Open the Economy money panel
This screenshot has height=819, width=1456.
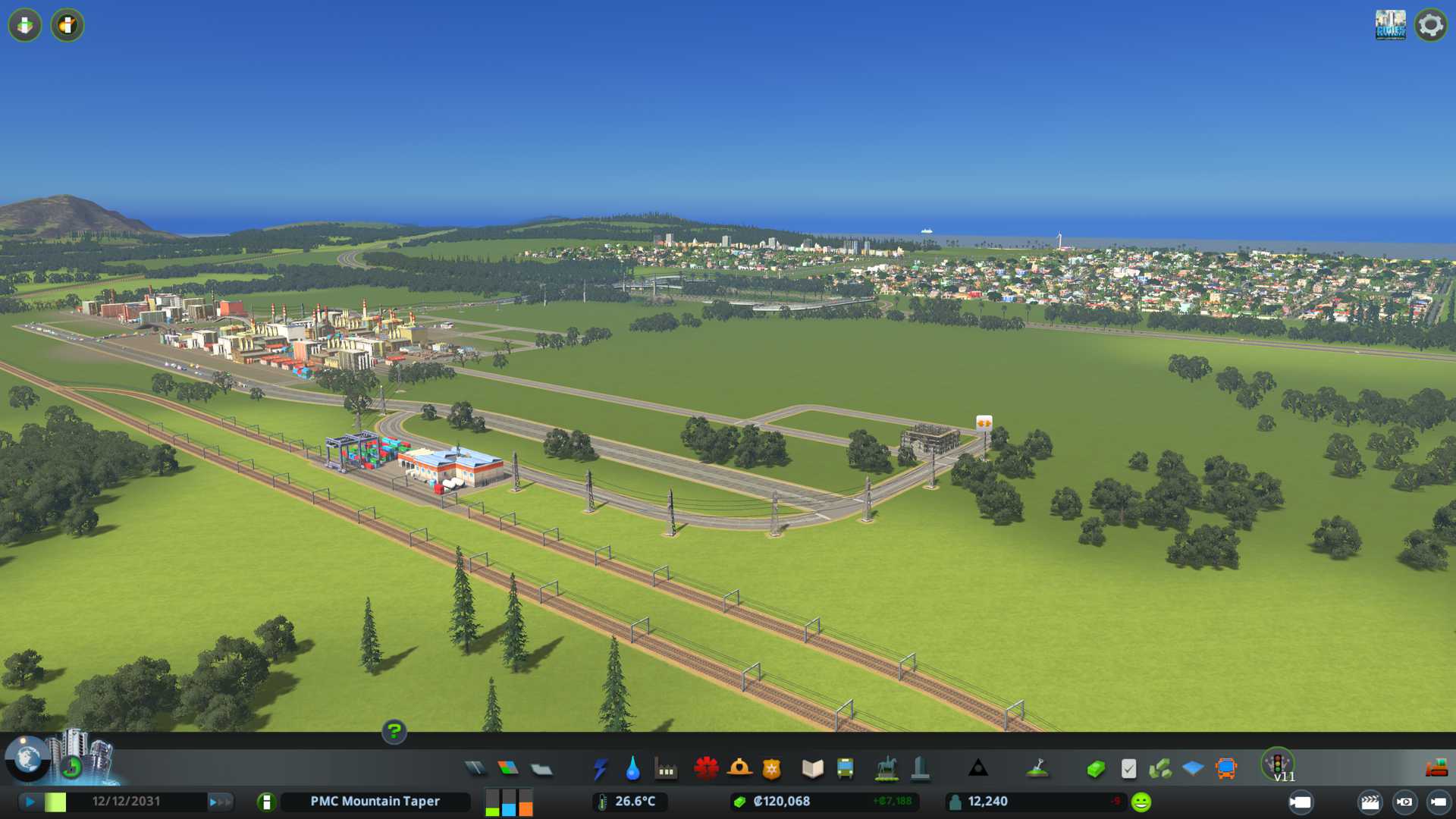tap(1095, 769)
